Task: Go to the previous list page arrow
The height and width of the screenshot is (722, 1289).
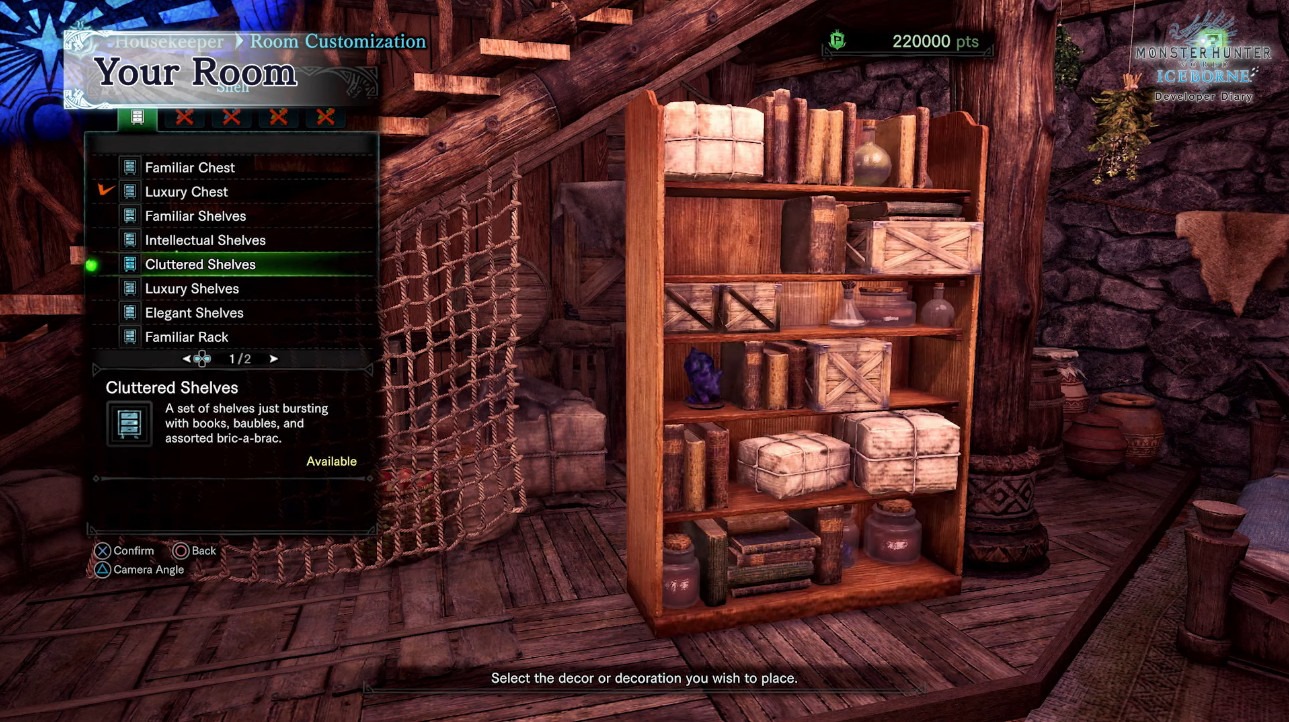Action: pos(187,359)
